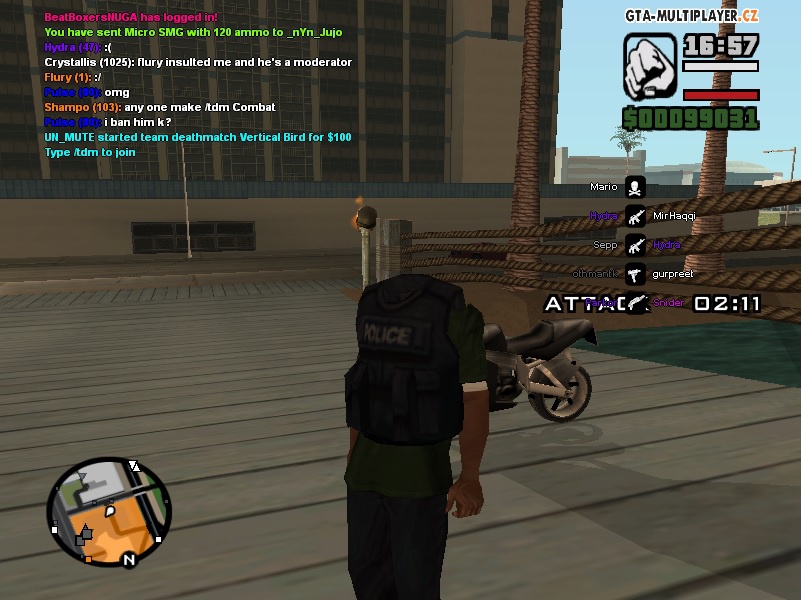This screenshot has height=600, width=802.
Task: Select Crystallis's chat message about the moderator
Action: 198,62
